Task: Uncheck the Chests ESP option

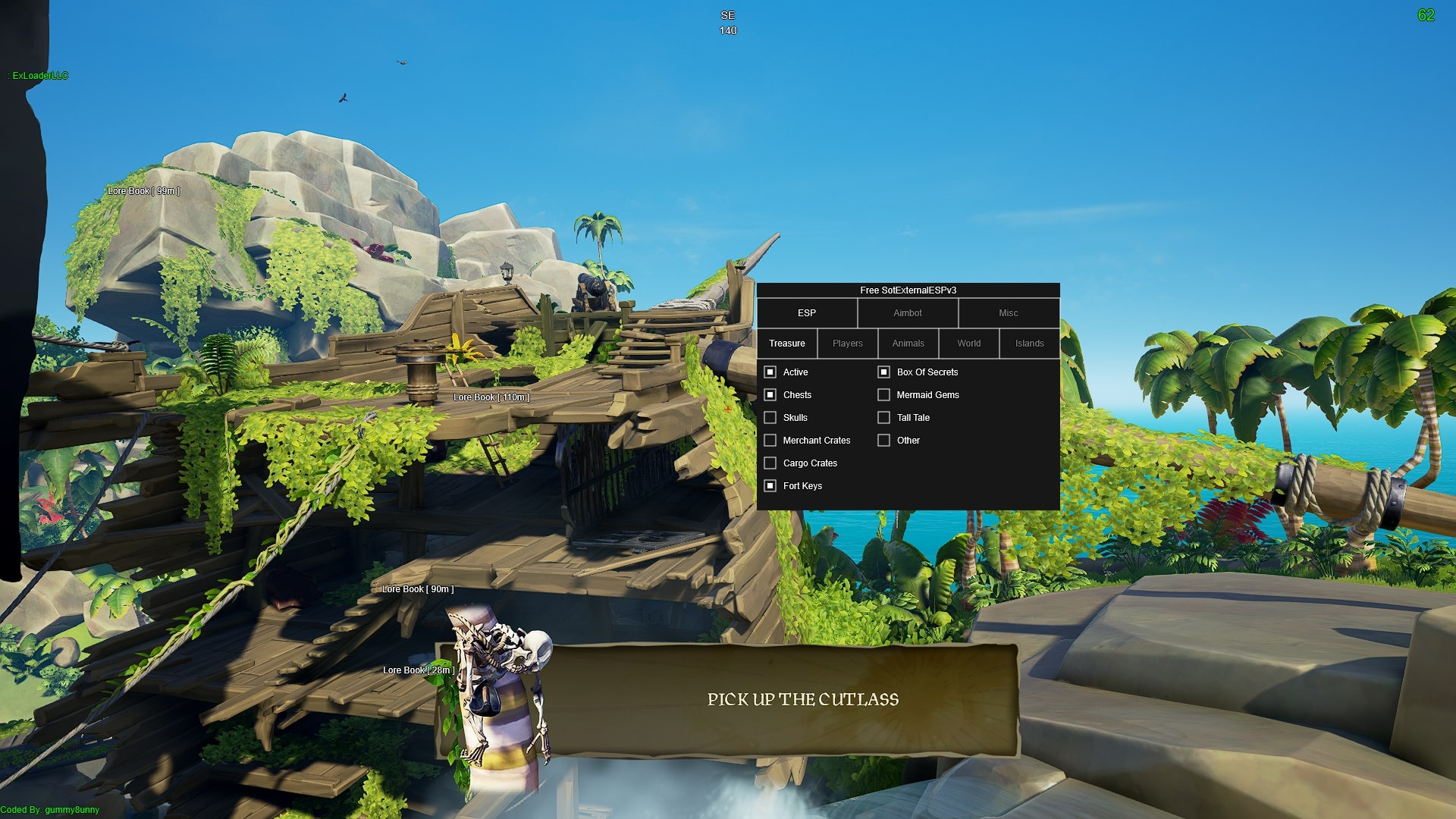Action: click(770, 394)
